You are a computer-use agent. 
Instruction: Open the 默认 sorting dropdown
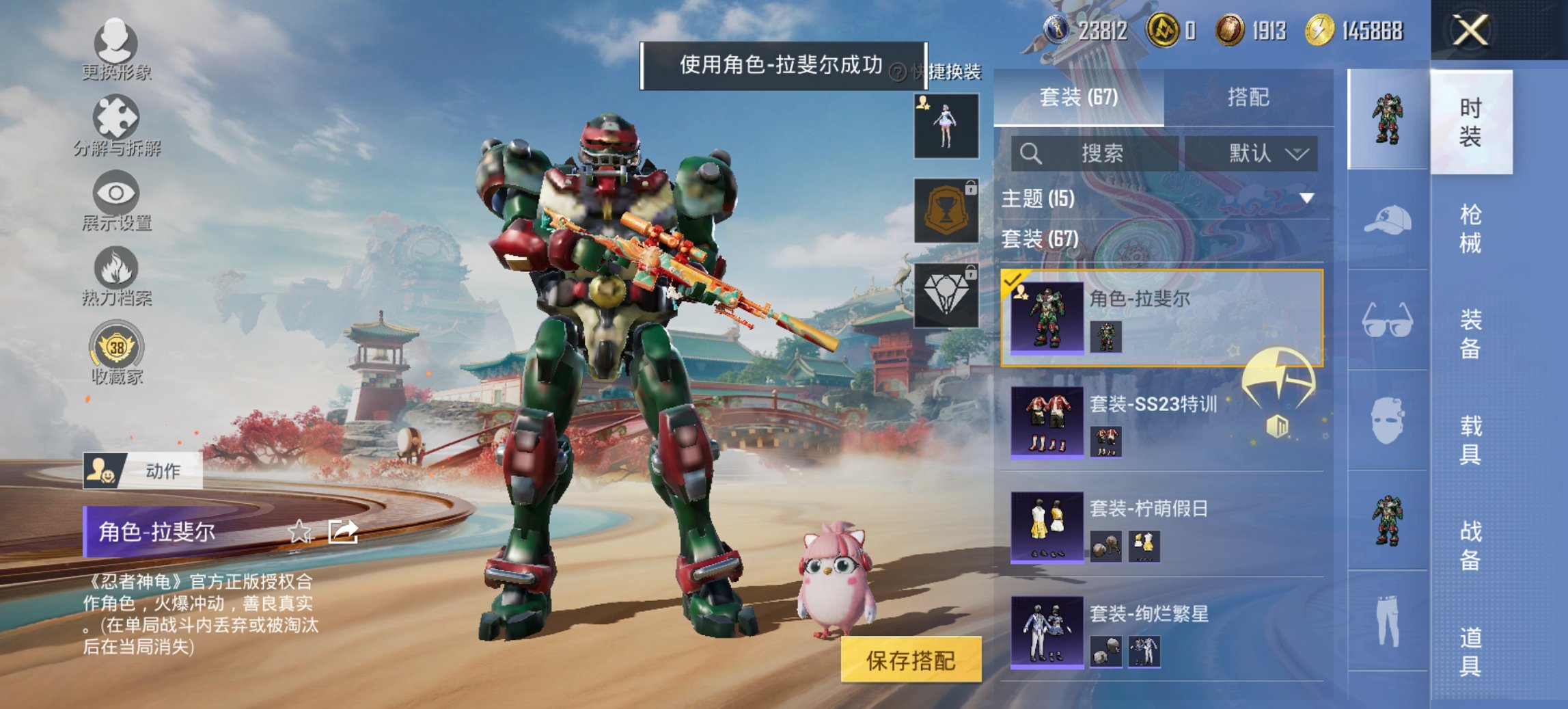[1256, 152]
